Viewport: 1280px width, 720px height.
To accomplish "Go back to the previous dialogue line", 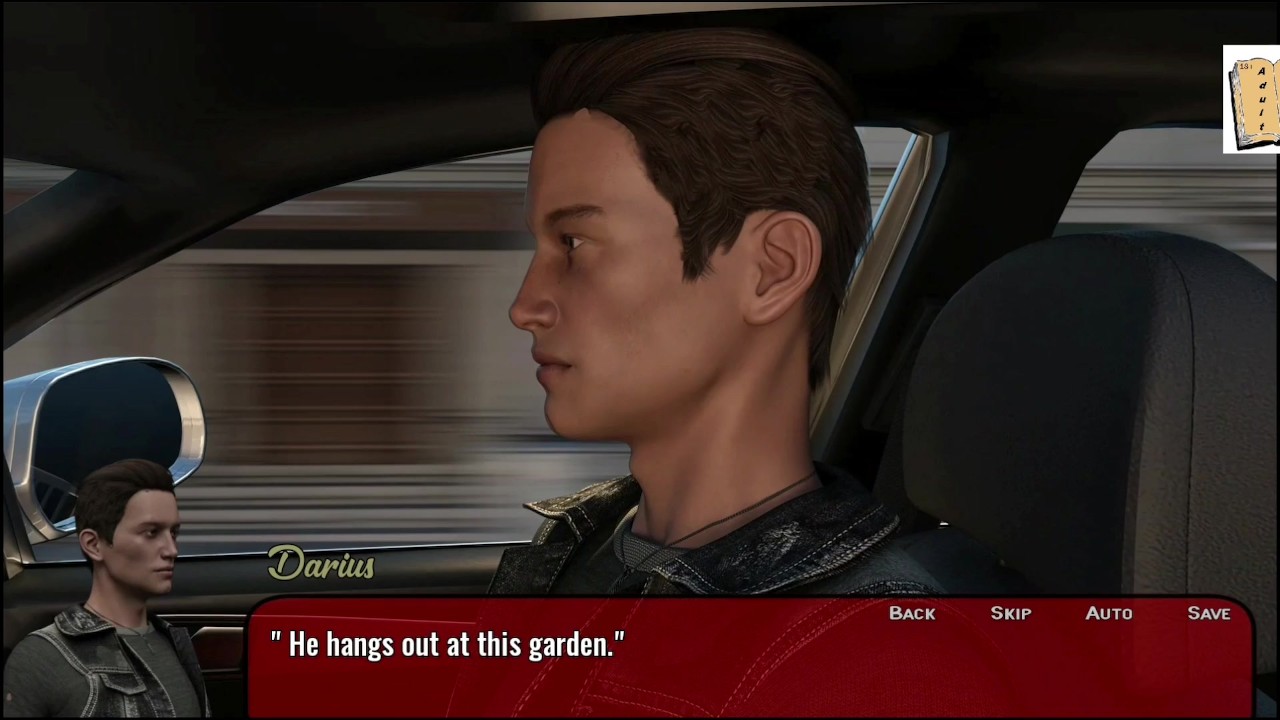I will click(x=912, y=613).
